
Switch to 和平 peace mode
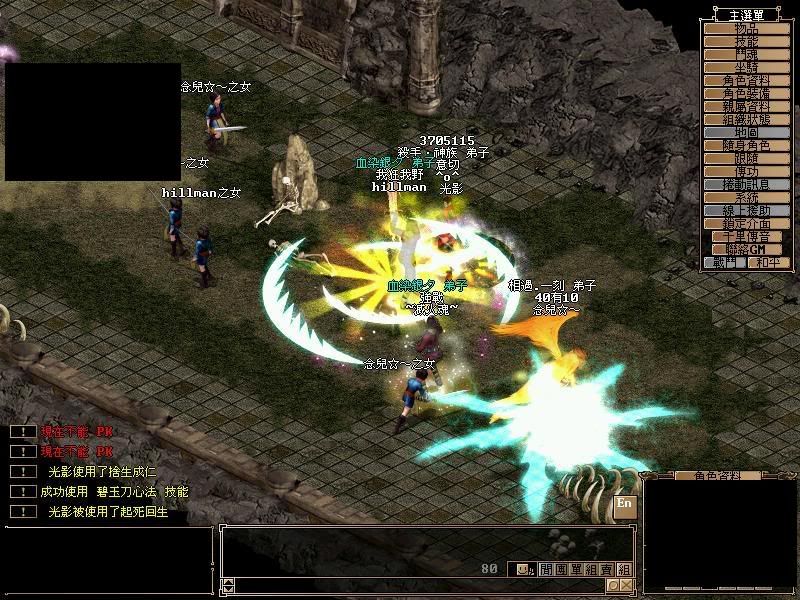pos(766,262)
